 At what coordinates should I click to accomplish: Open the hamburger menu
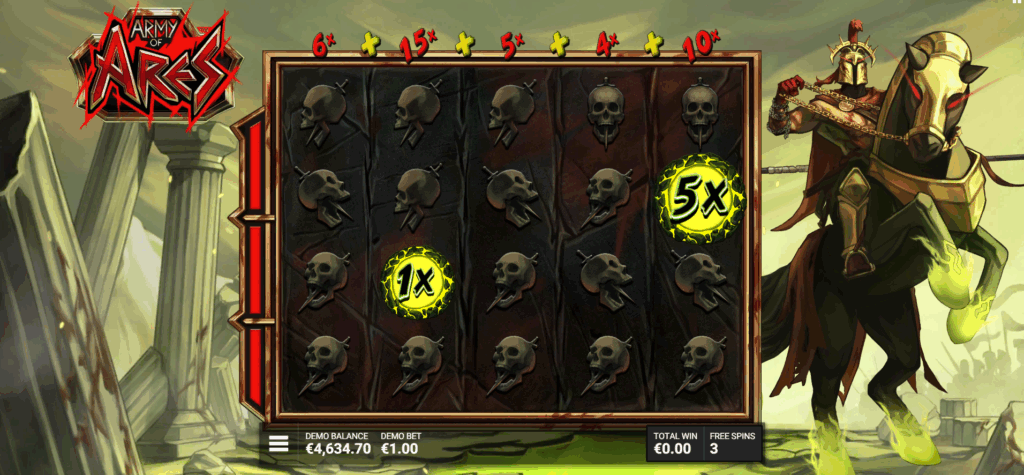point(279,443)
